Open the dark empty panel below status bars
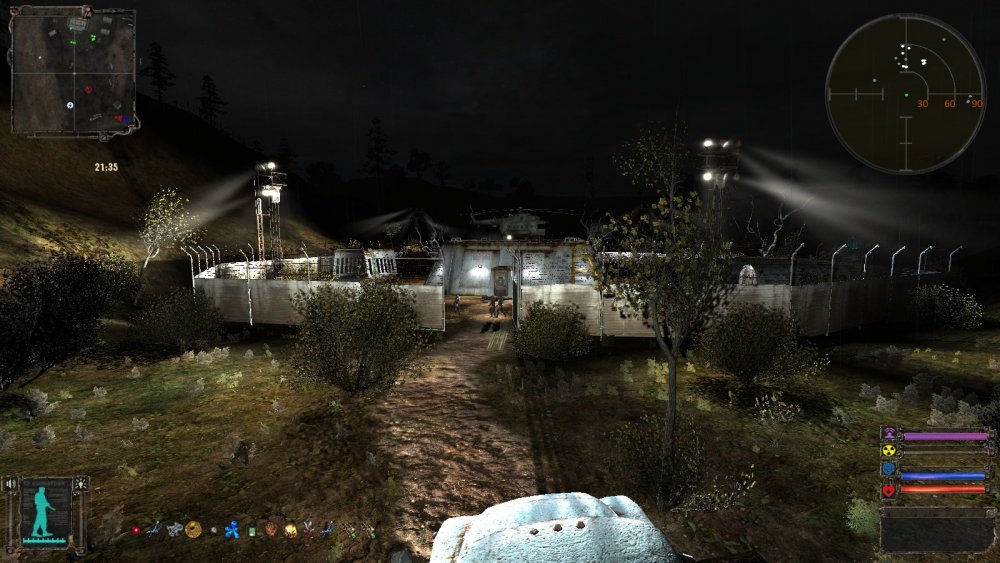This screenshot has width=1000, height=563. tap(936, 529)
